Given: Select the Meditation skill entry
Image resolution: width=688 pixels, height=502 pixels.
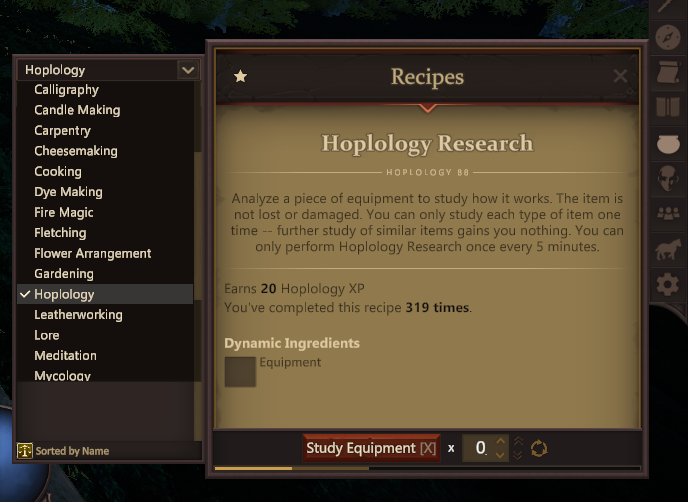Looking at the screenshot, I should tap(65, 356).
